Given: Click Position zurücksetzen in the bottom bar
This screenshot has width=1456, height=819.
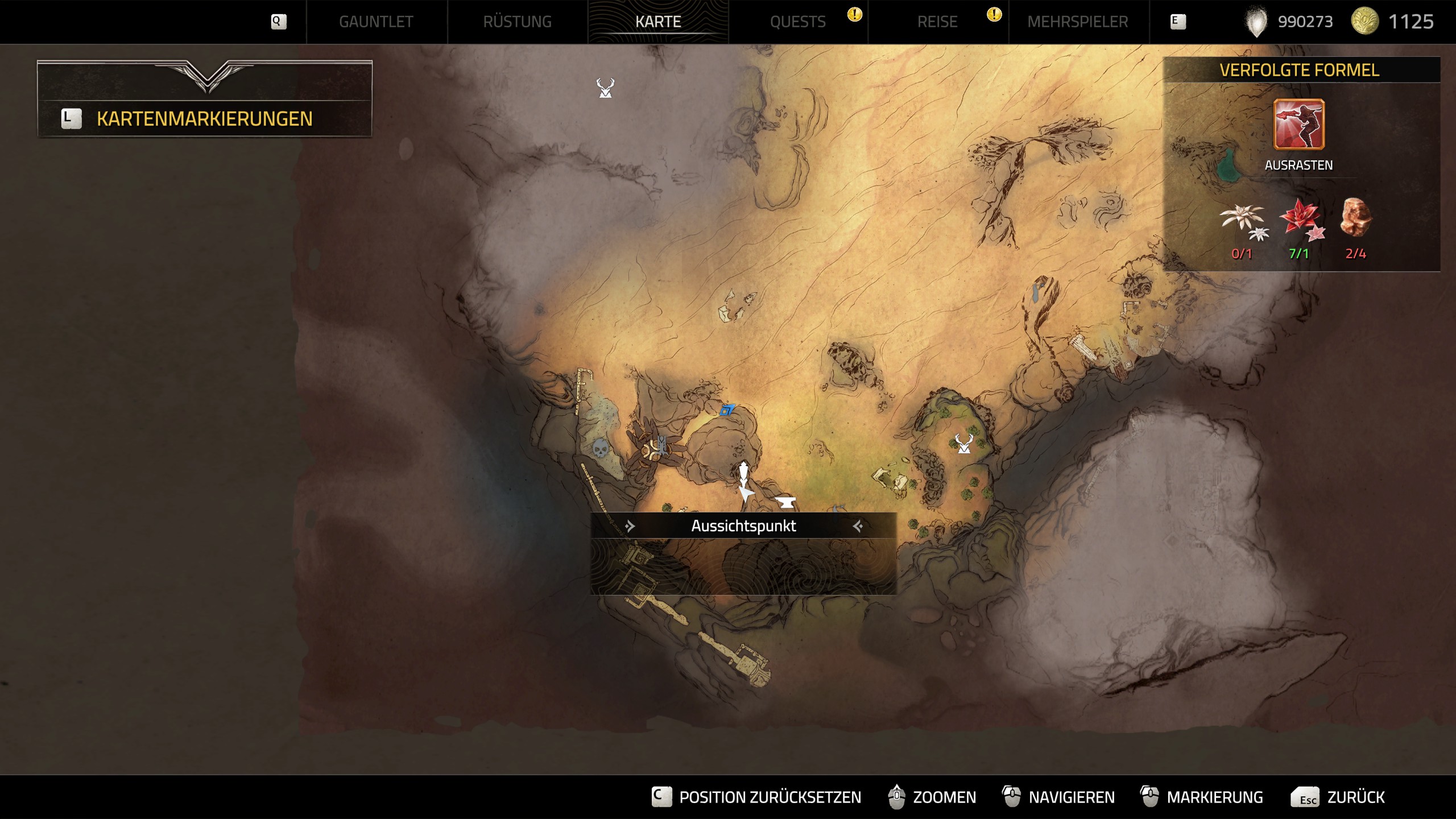Looking at the screenshot, I should pos(757,797).
